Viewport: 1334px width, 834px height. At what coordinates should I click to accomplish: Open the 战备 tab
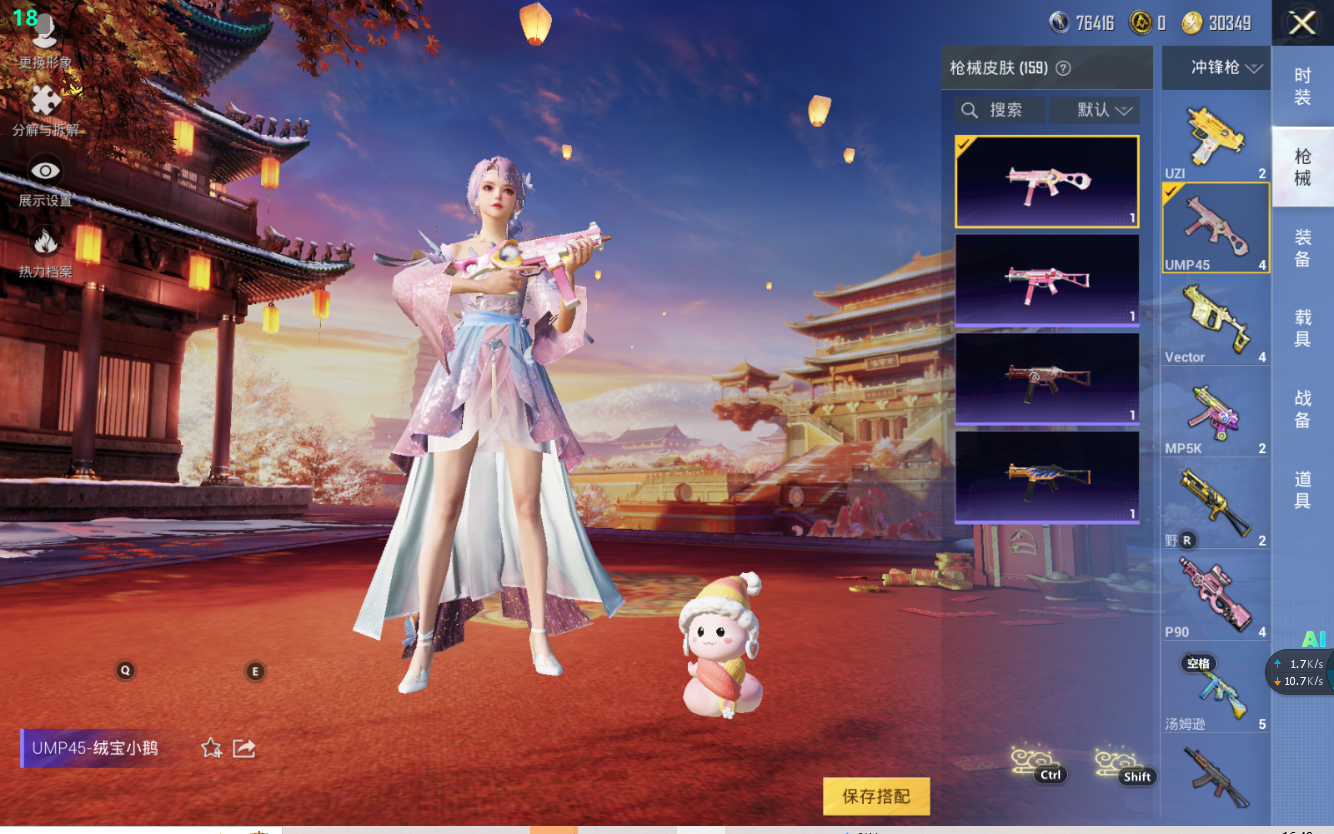click(1302, 409)
